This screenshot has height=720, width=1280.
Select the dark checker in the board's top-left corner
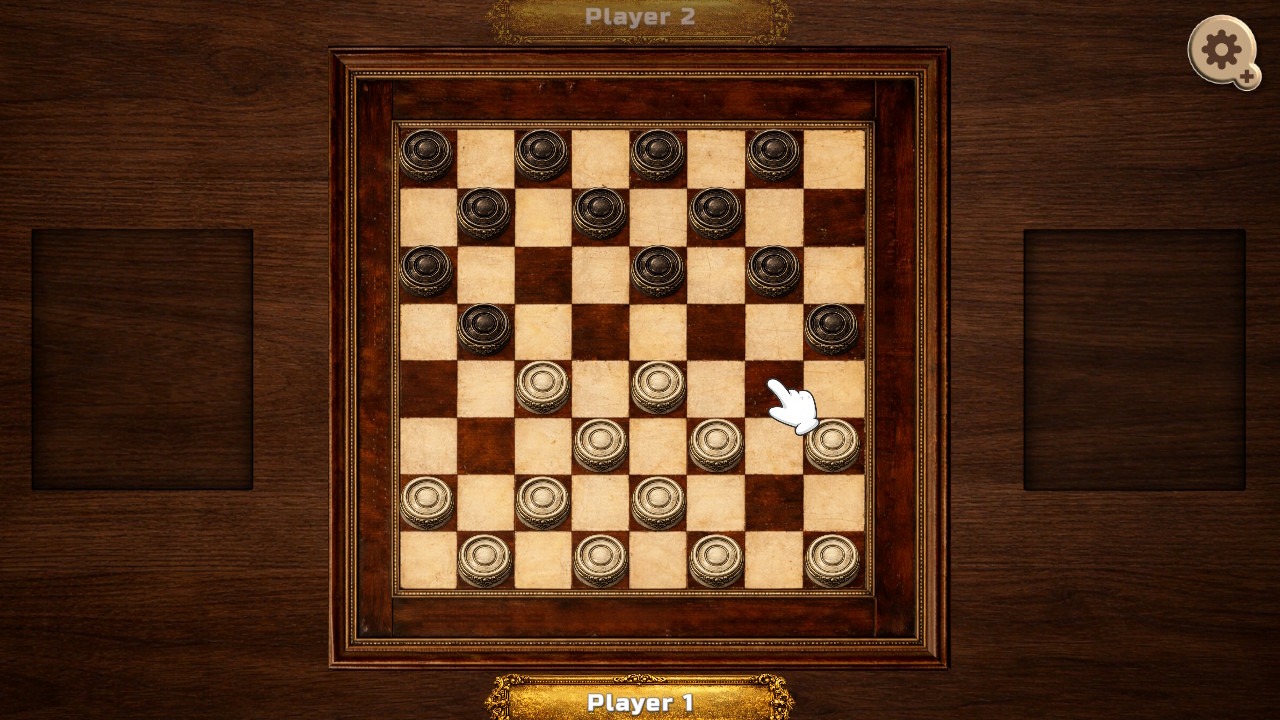coord(425,150)
